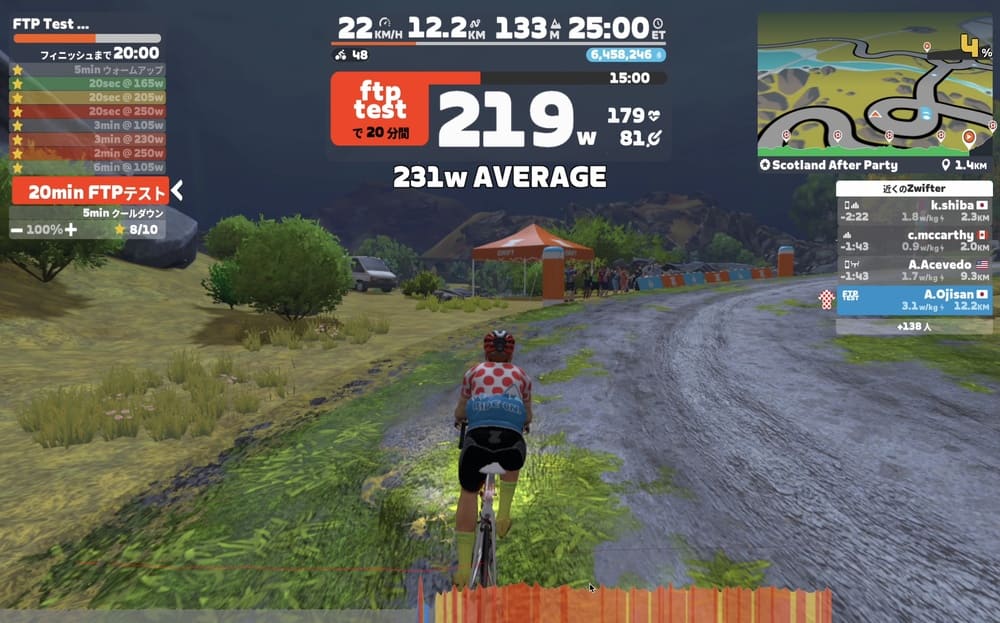Image resolution: width=1000 pixels, height=623 pixels.
Task: Collapse the workout panel with the white arrow
Action: 176,192
